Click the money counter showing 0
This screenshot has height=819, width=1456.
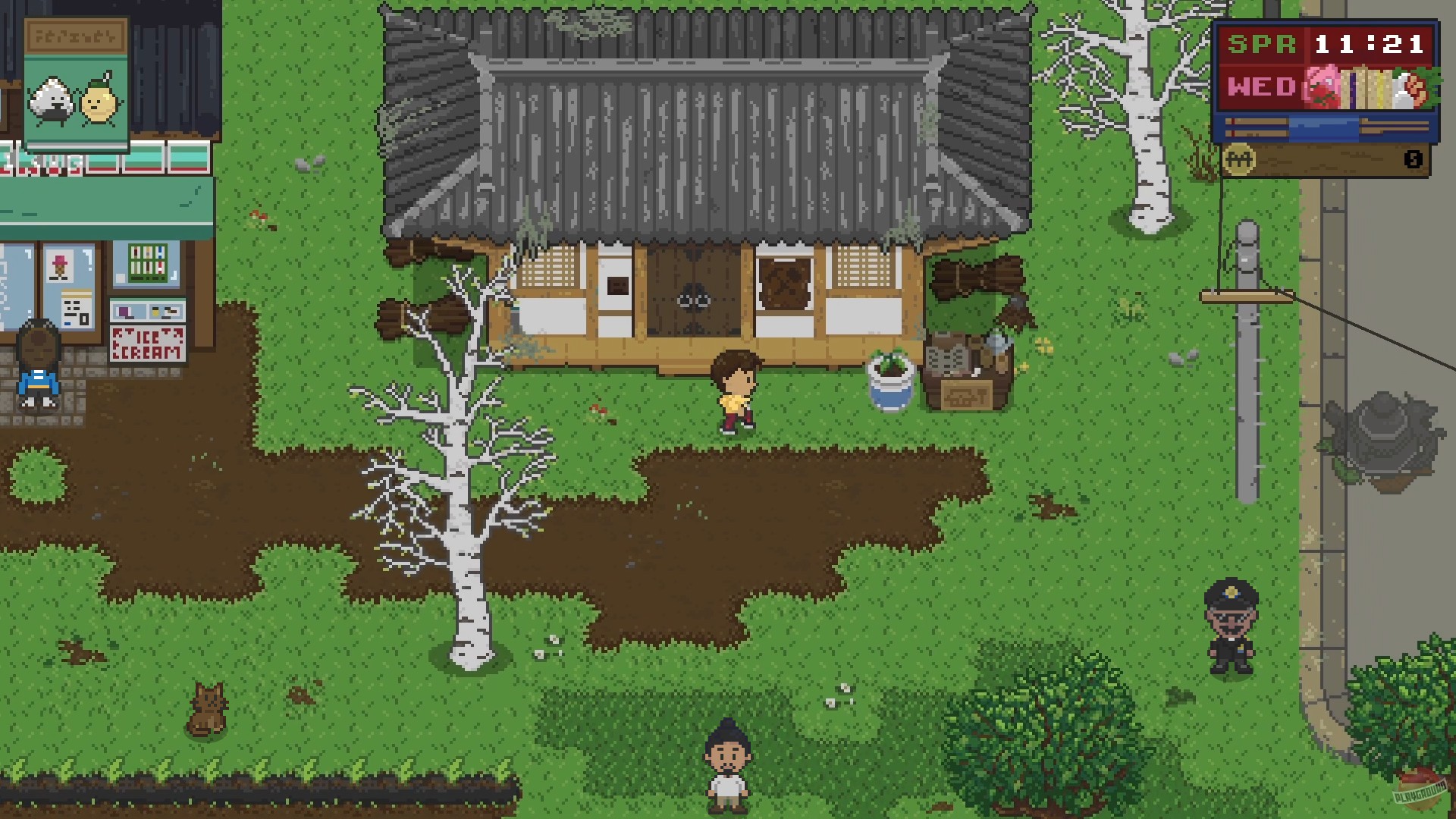pos(1414,158)
